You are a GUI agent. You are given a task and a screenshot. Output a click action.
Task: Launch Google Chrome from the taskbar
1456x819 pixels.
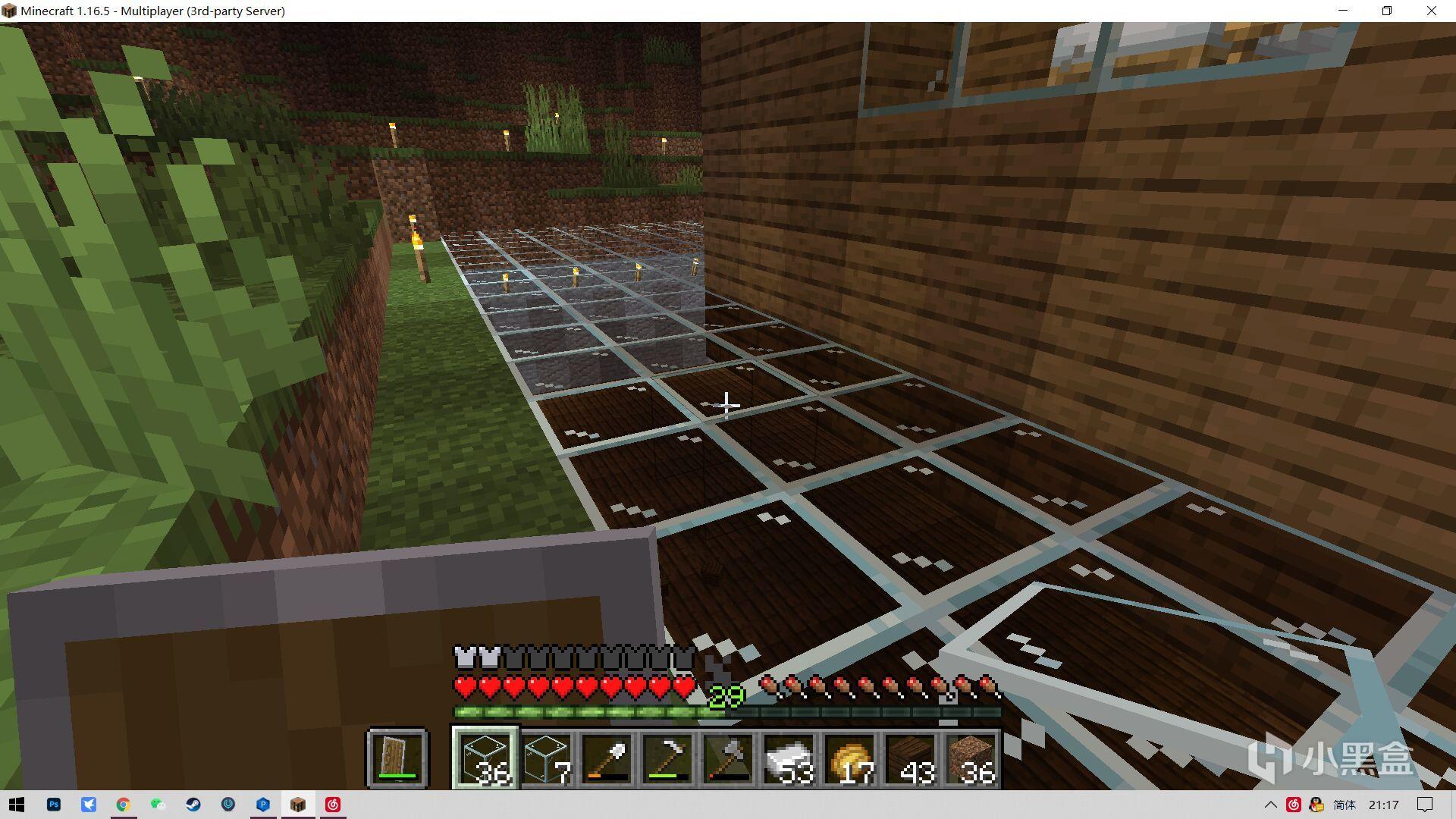pos(123,805)
